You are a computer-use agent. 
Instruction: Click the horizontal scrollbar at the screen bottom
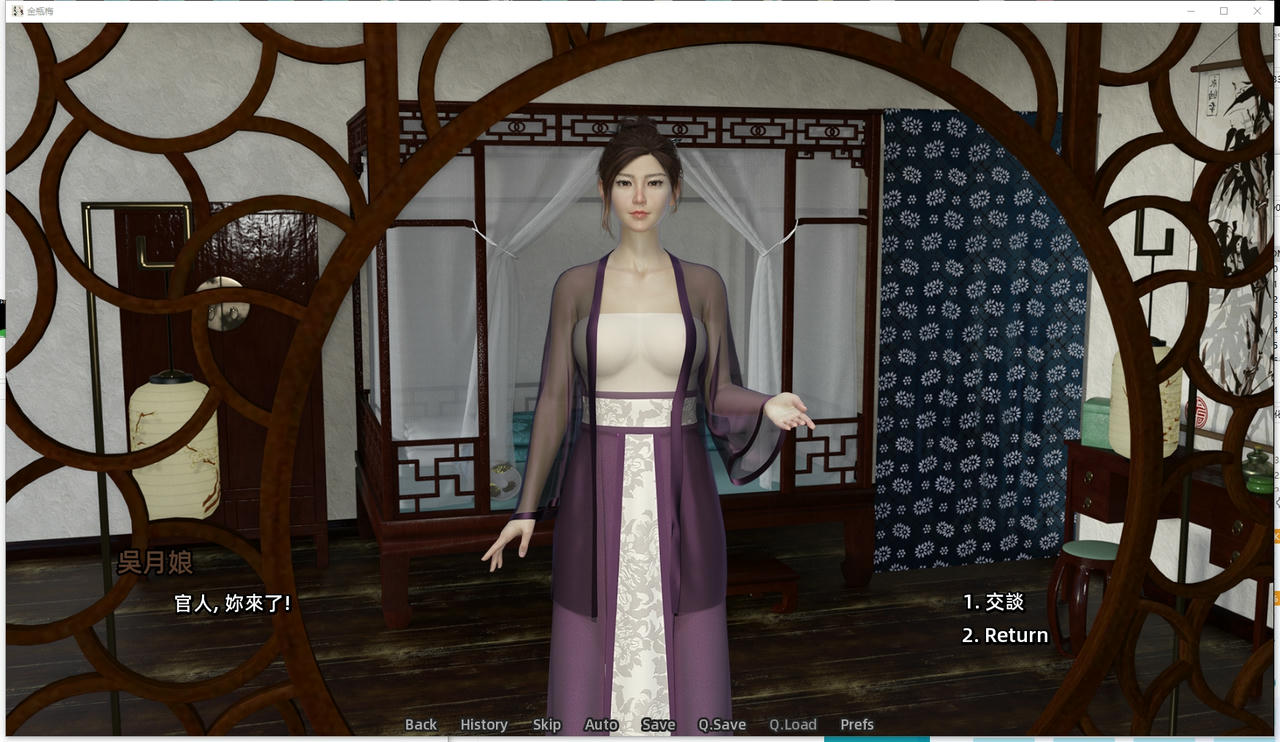pos(640,739)
